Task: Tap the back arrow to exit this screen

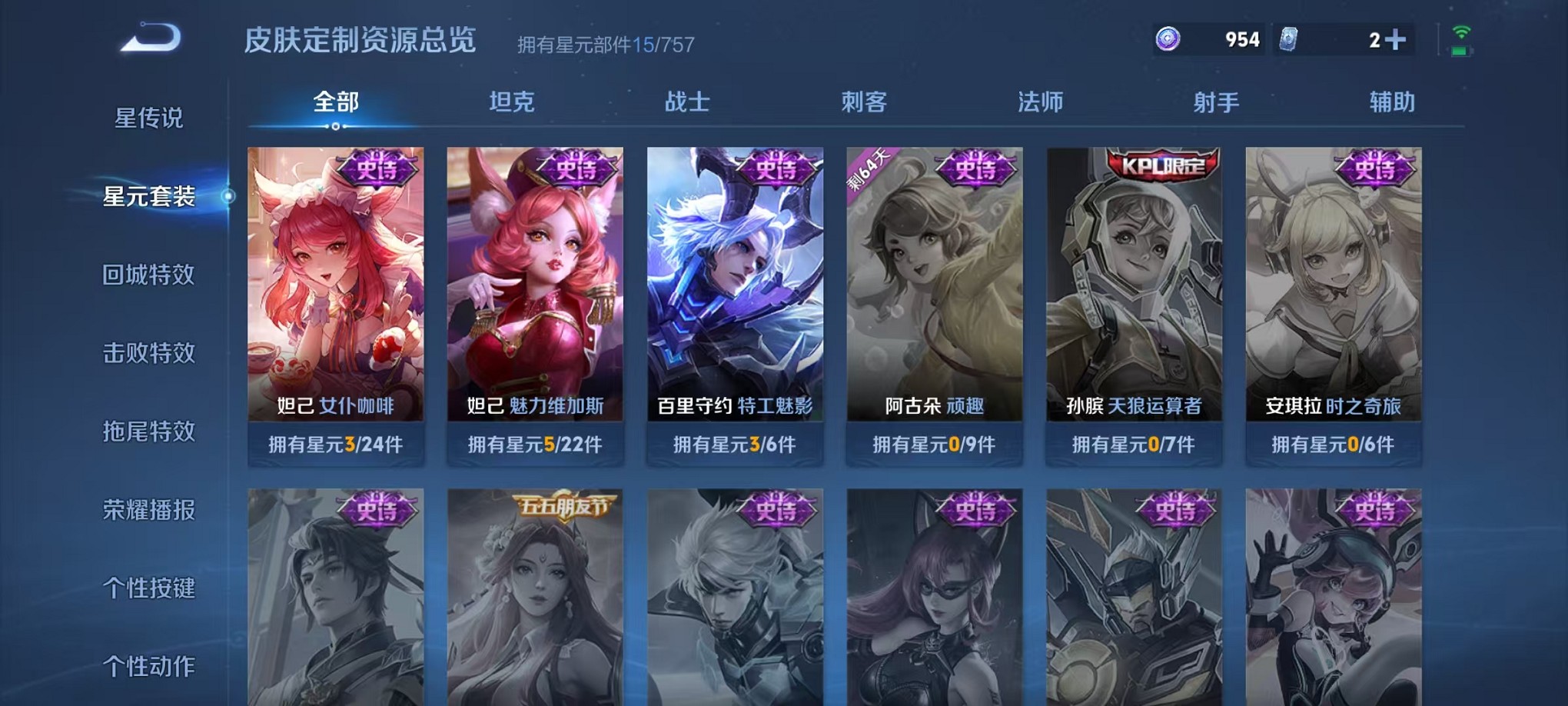Action: tap(151, 35)
